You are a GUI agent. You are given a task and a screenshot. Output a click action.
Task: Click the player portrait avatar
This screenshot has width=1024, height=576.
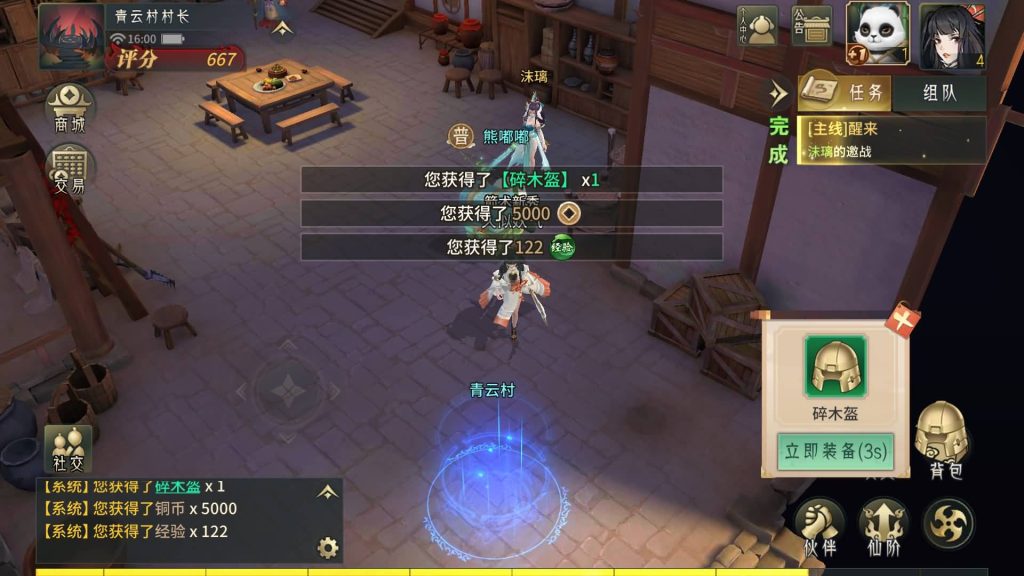70,35
